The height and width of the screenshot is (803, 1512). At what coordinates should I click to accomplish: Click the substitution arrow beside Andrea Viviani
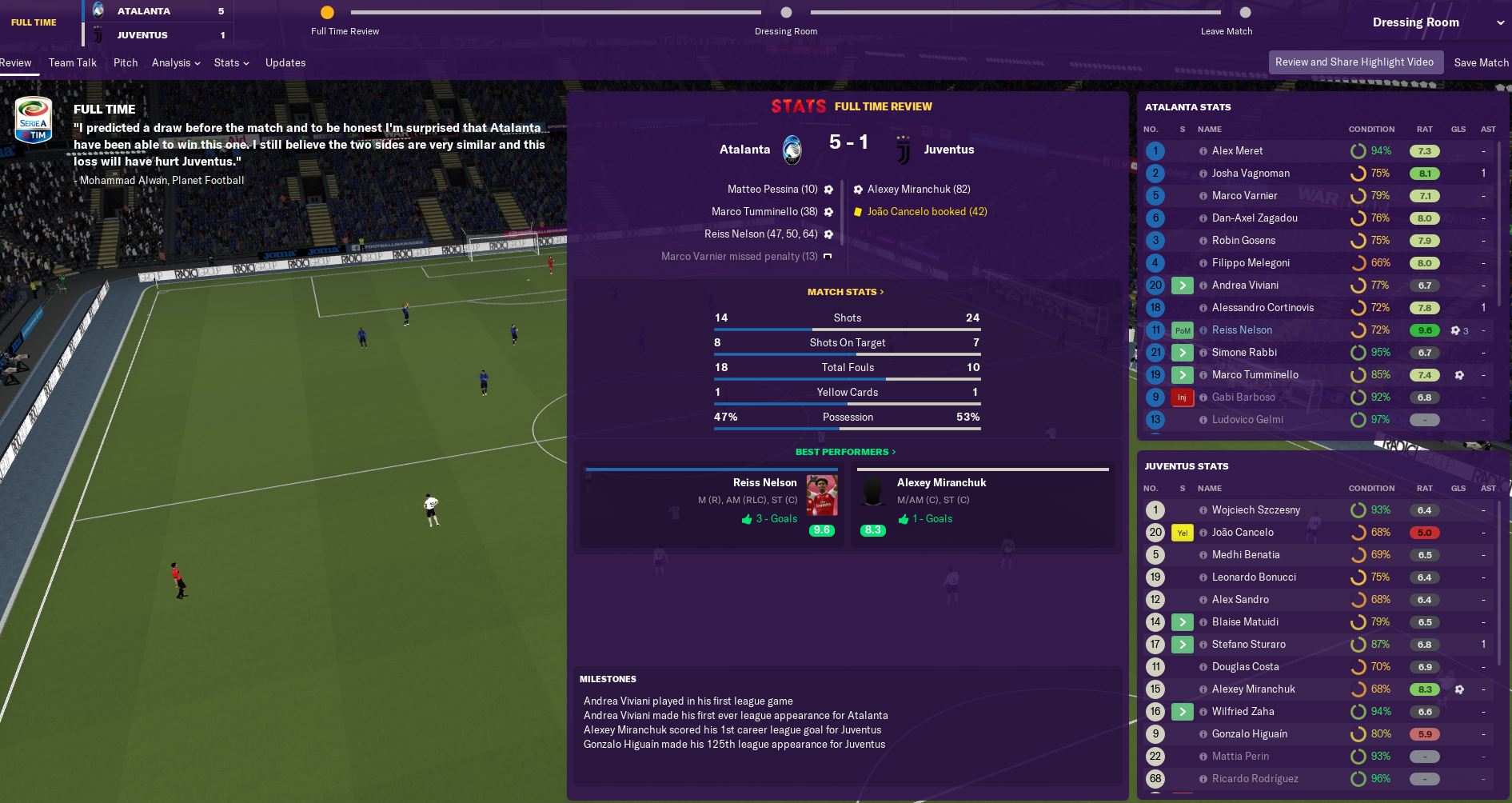(x=1182, y=285)
